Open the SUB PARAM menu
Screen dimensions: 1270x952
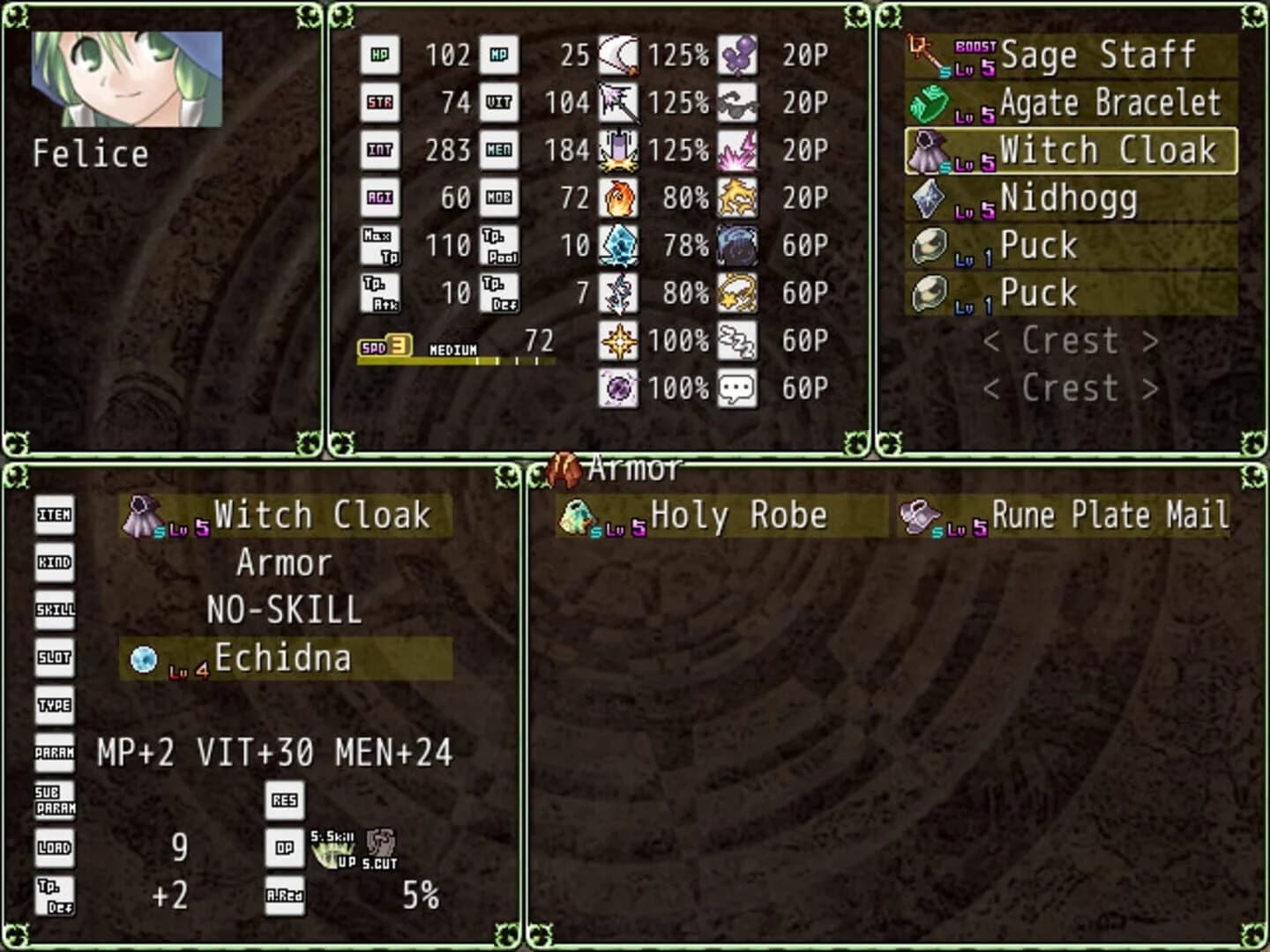[54, 799]
